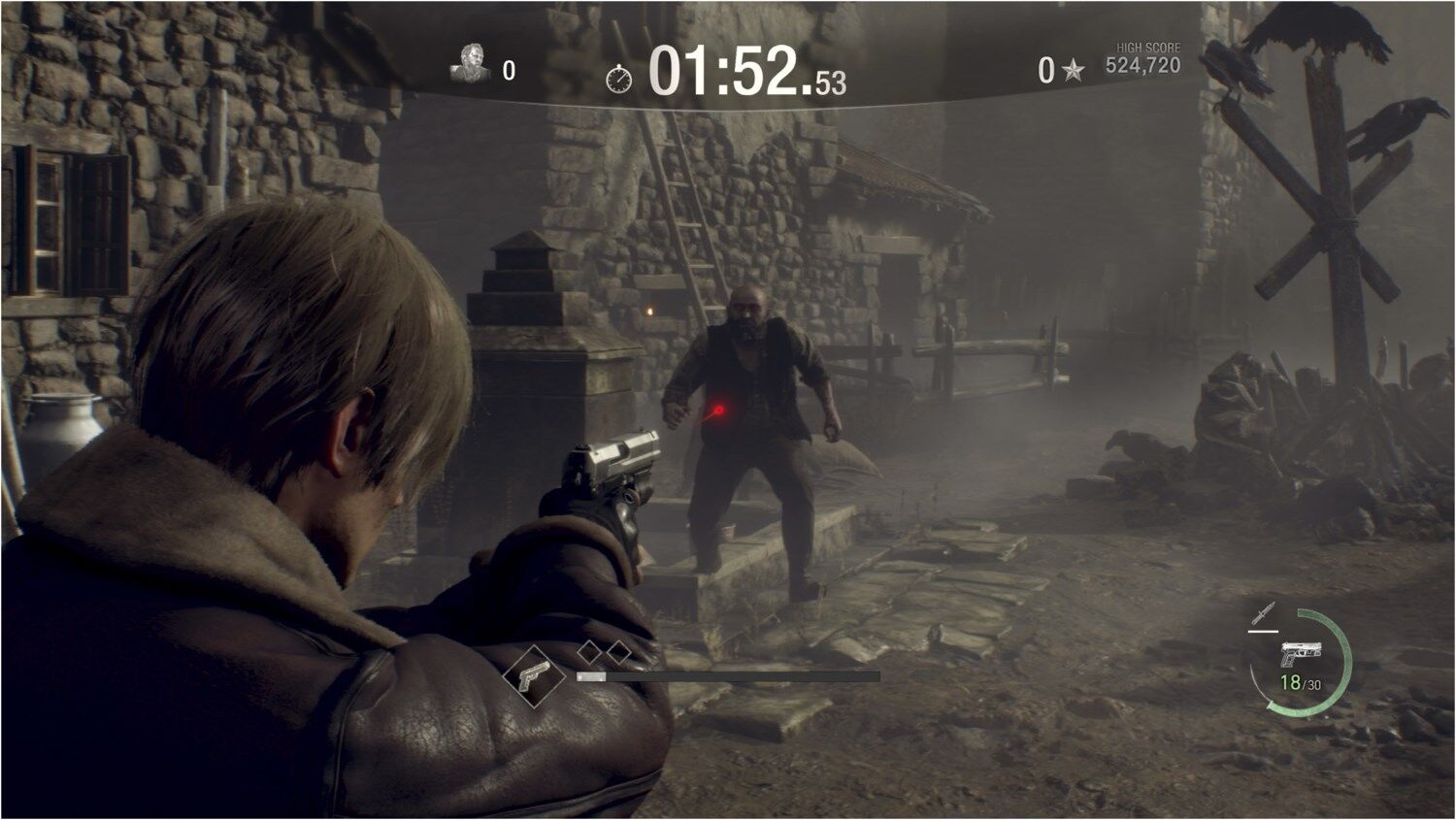This screenshot has height=820, width=1456.
Task: Select the star combo icon
Action: 1073,70
